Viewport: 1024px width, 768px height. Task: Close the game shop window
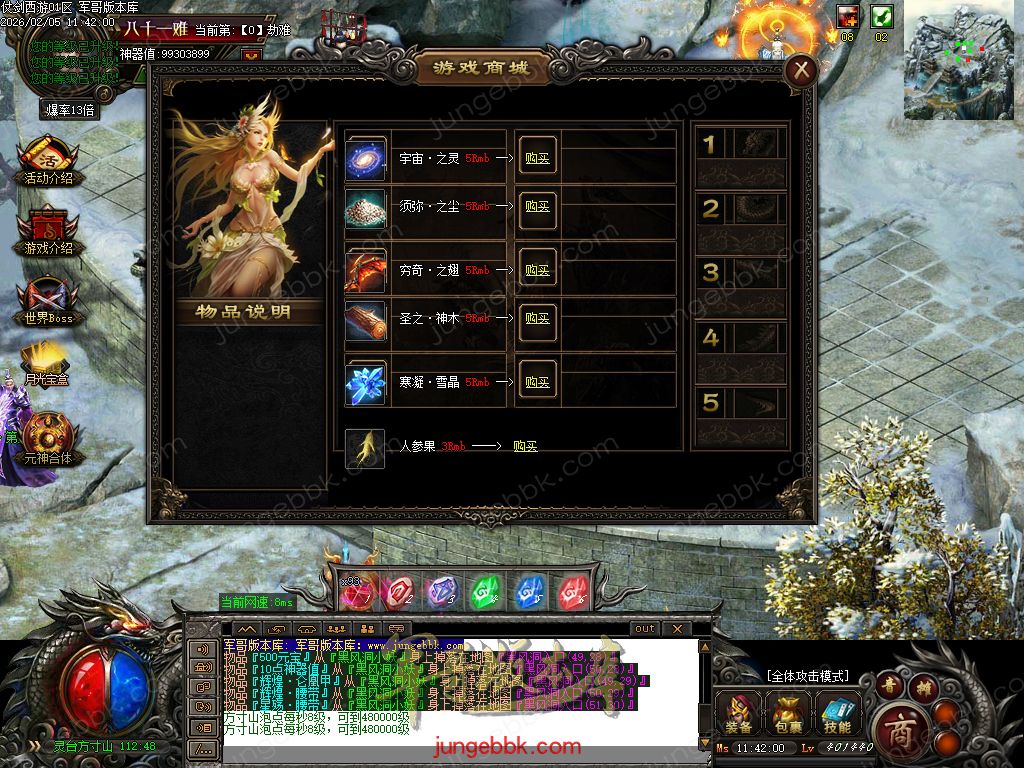click(801, 70)
